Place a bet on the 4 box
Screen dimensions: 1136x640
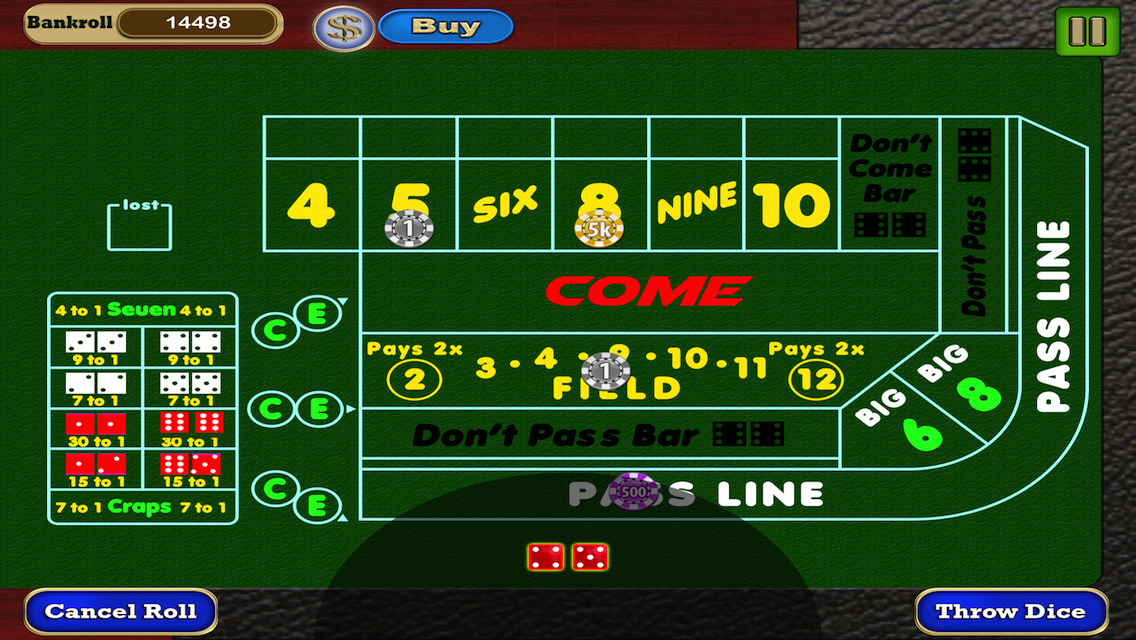(x=311, y=205)
